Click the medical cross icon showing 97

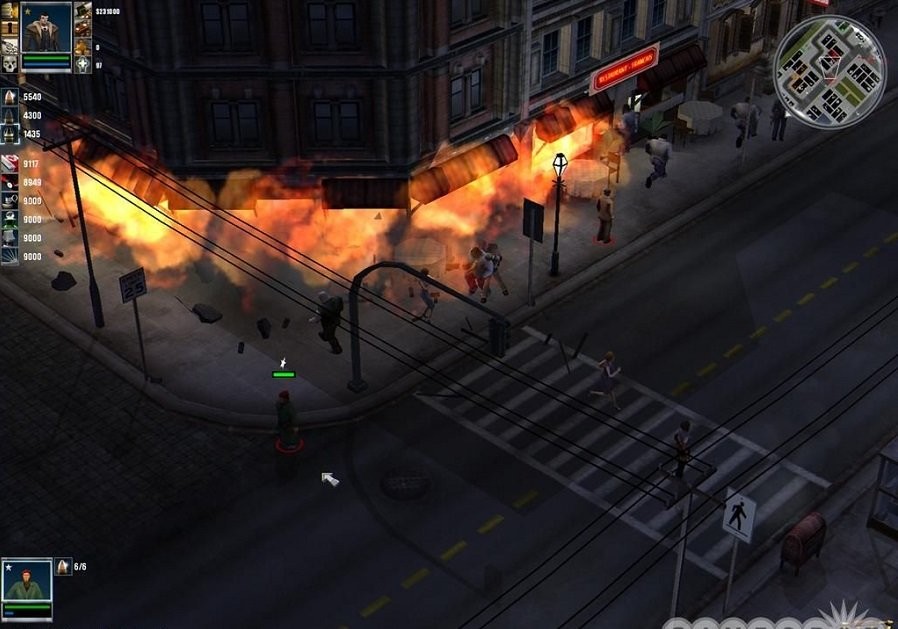tap(82, 64)
